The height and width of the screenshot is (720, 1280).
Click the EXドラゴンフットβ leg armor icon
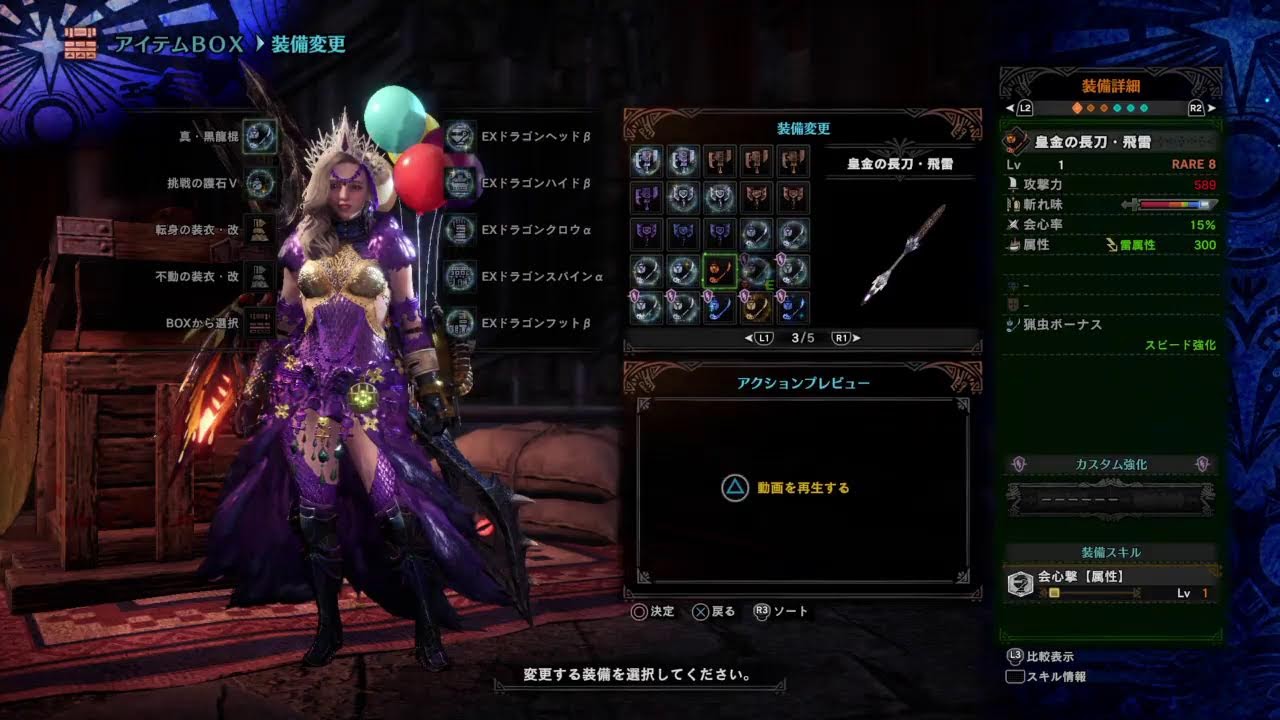click(x=461, y=322)
